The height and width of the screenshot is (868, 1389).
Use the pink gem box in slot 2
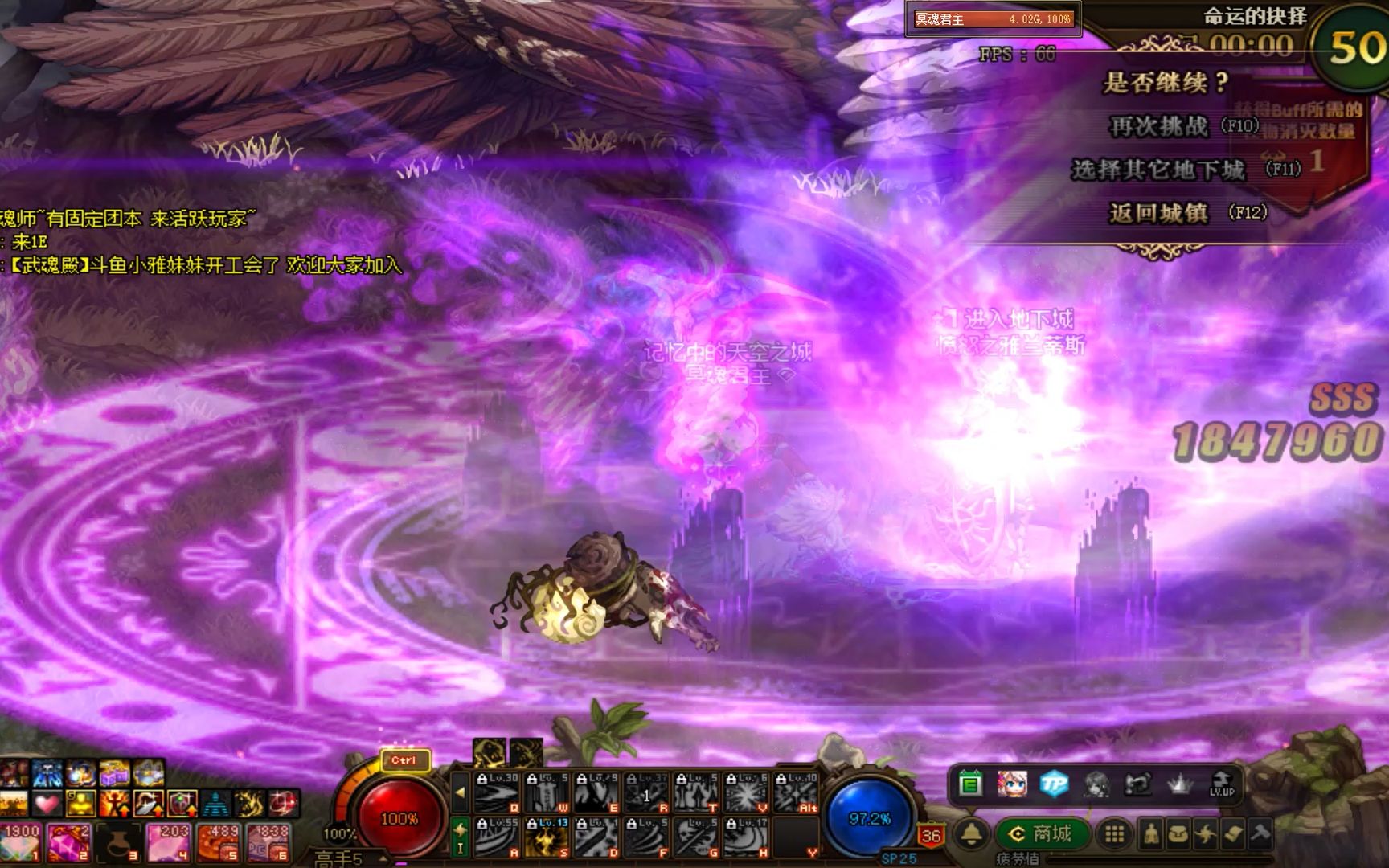coord(69,841)
